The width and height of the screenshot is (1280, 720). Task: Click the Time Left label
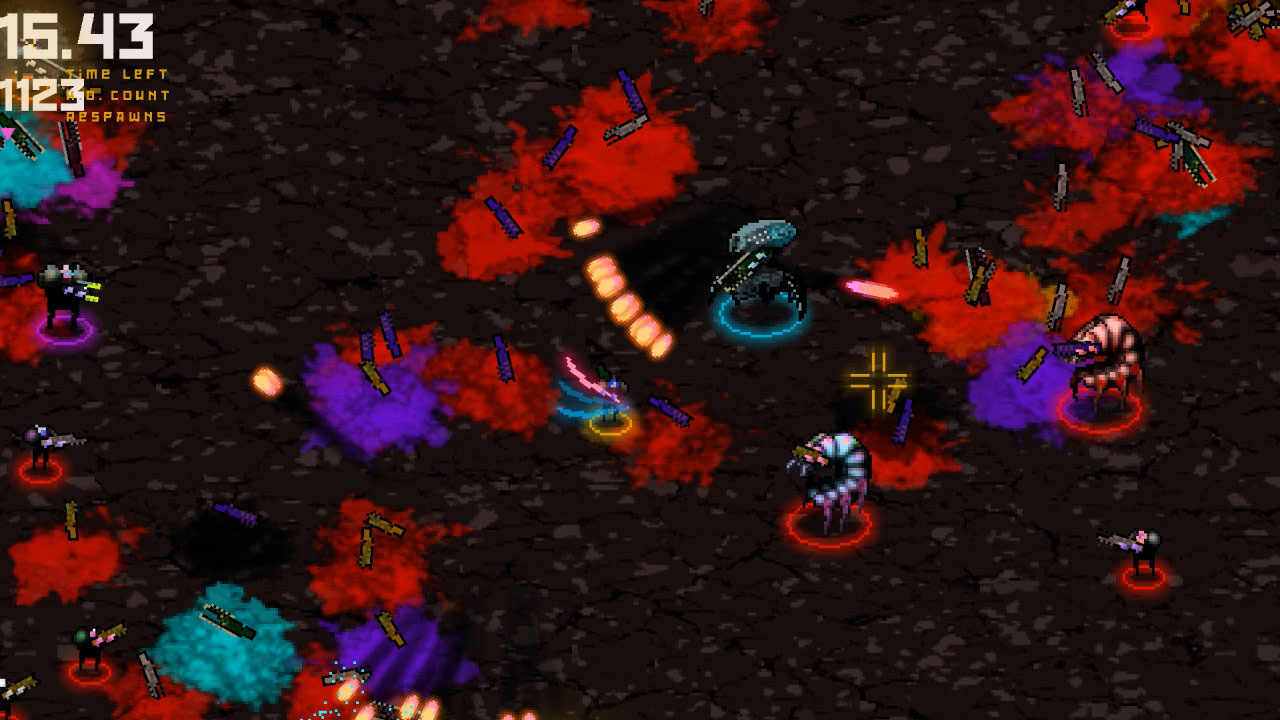[116, 72]
